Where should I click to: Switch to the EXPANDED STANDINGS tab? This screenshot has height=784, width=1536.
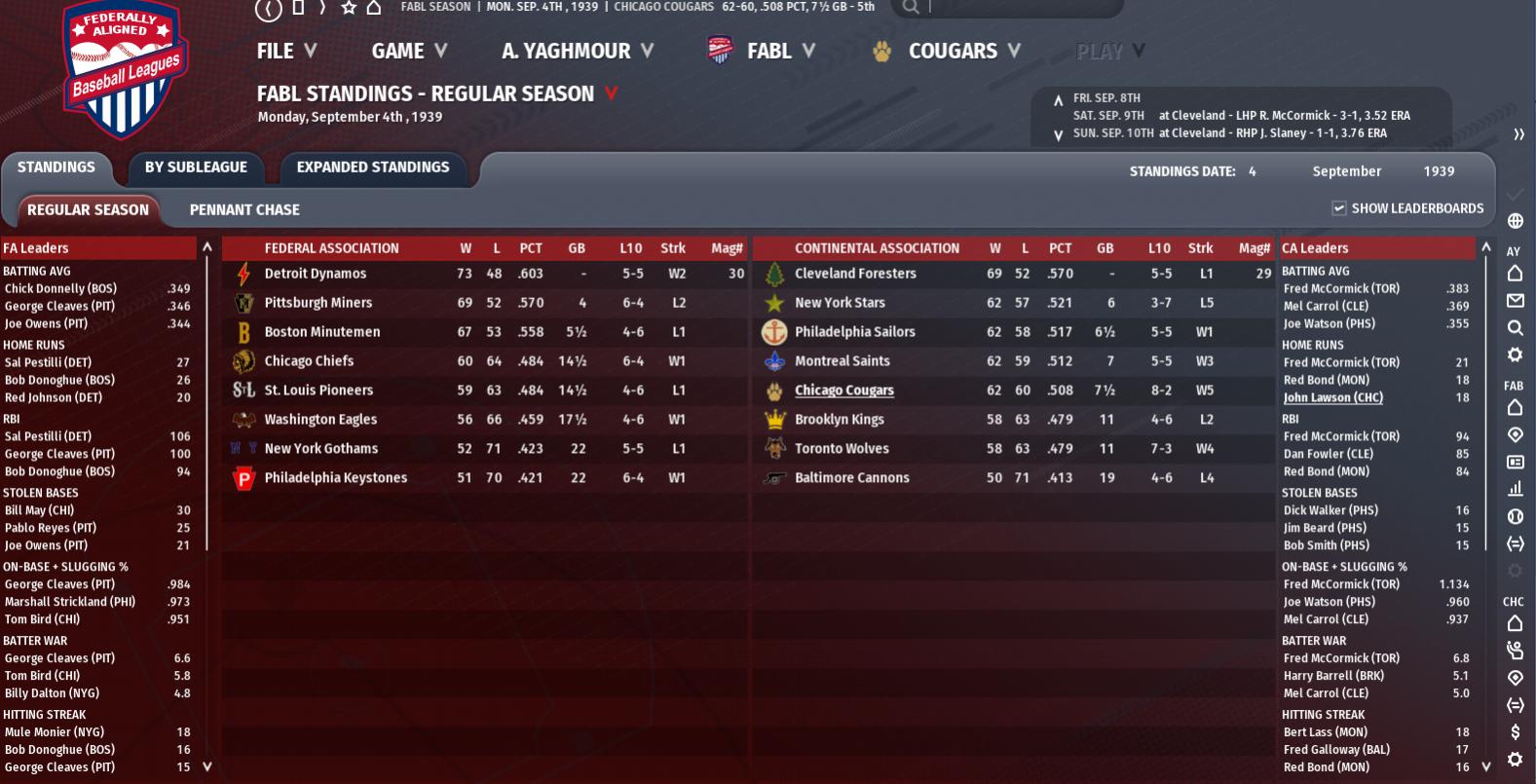pyautogui.click(x=373, y=168)
